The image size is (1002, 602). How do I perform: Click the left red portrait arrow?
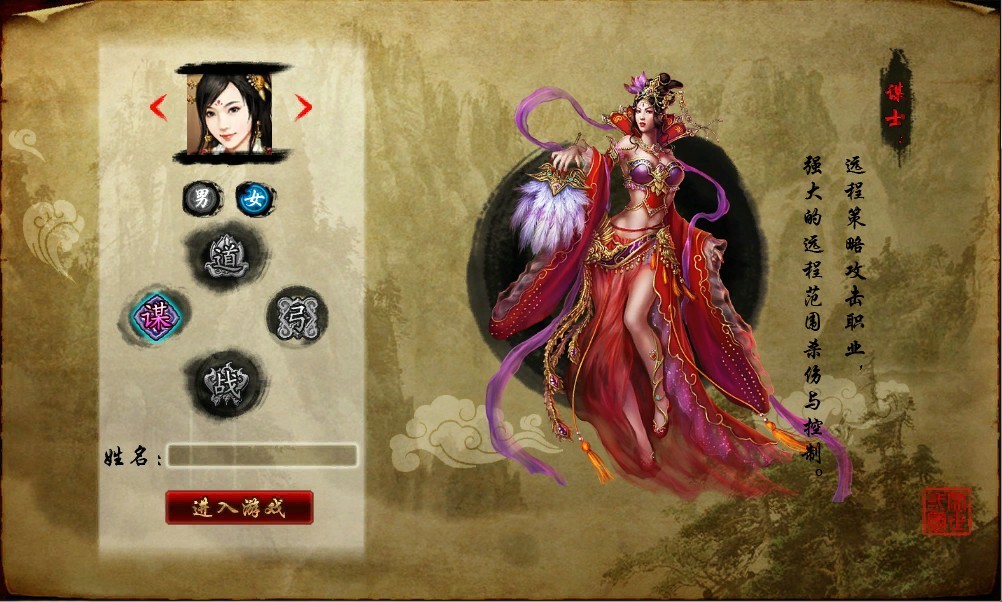tap(158, 107)
